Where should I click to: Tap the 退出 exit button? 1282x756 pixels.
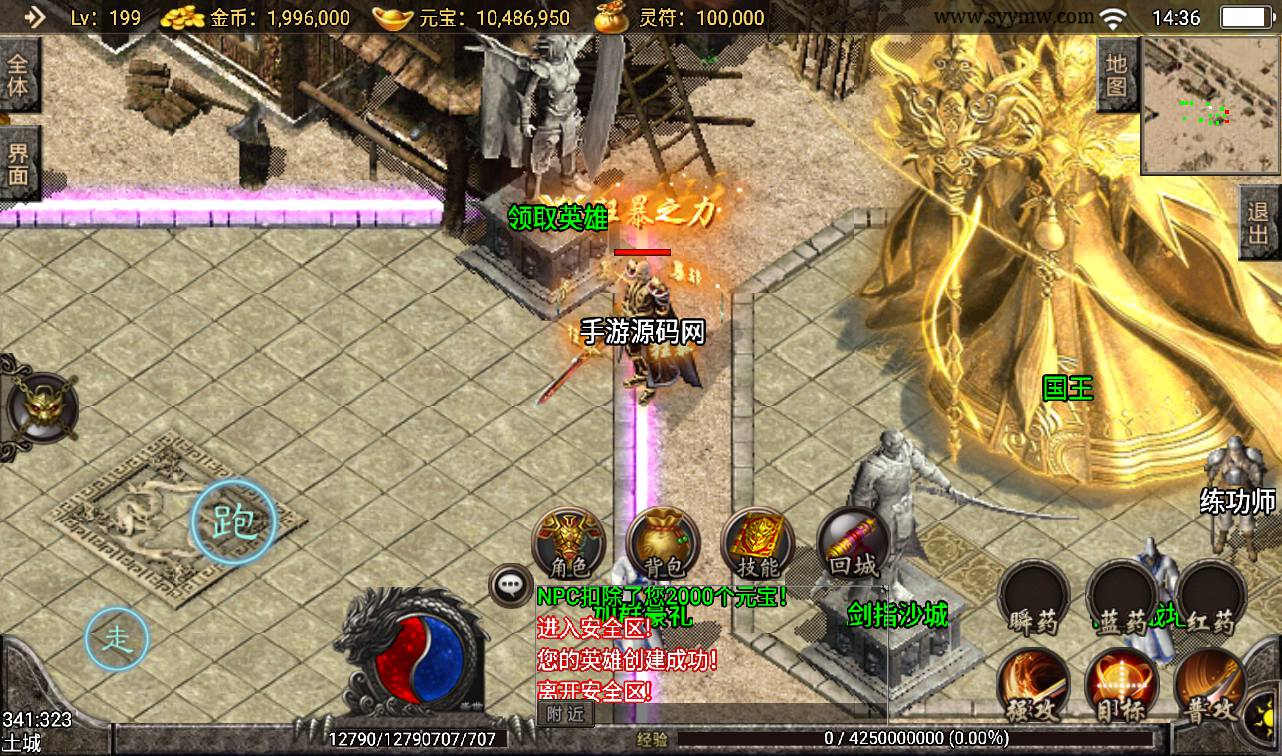(1259, 224)
